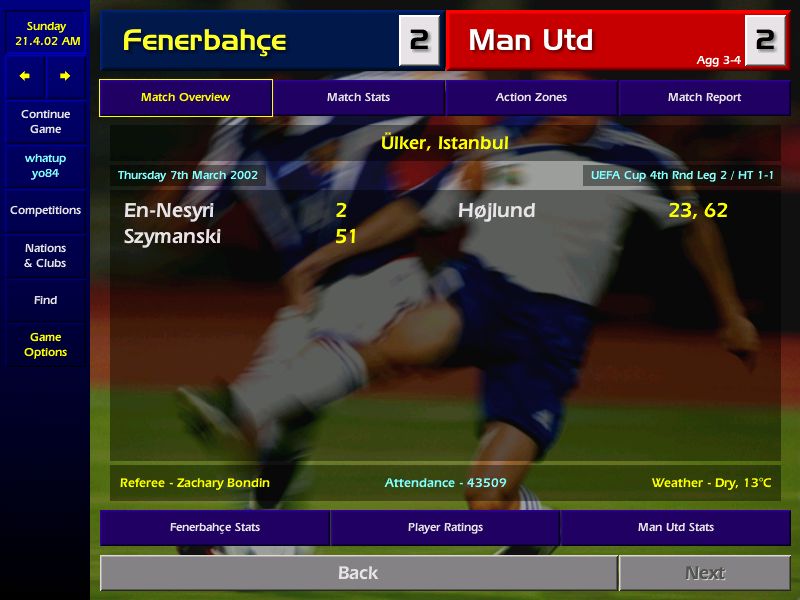
Task: Click the left arrow navigation button
Action: click(x=25, y=76)
